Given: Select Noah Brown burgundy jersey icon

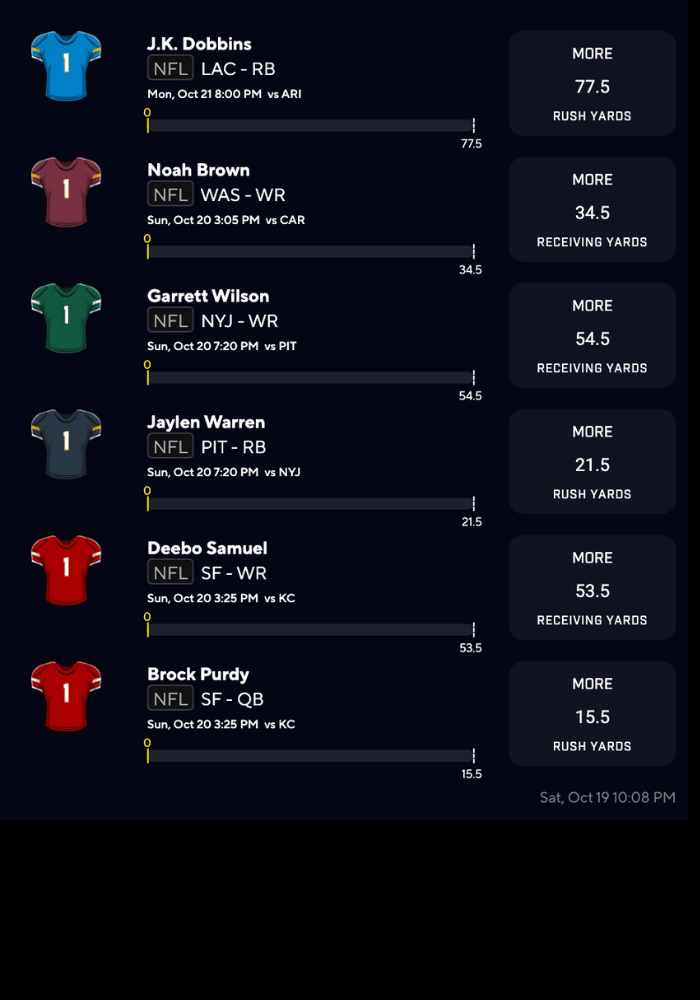Looking at the screenshot, I should [x=66, y=191].
